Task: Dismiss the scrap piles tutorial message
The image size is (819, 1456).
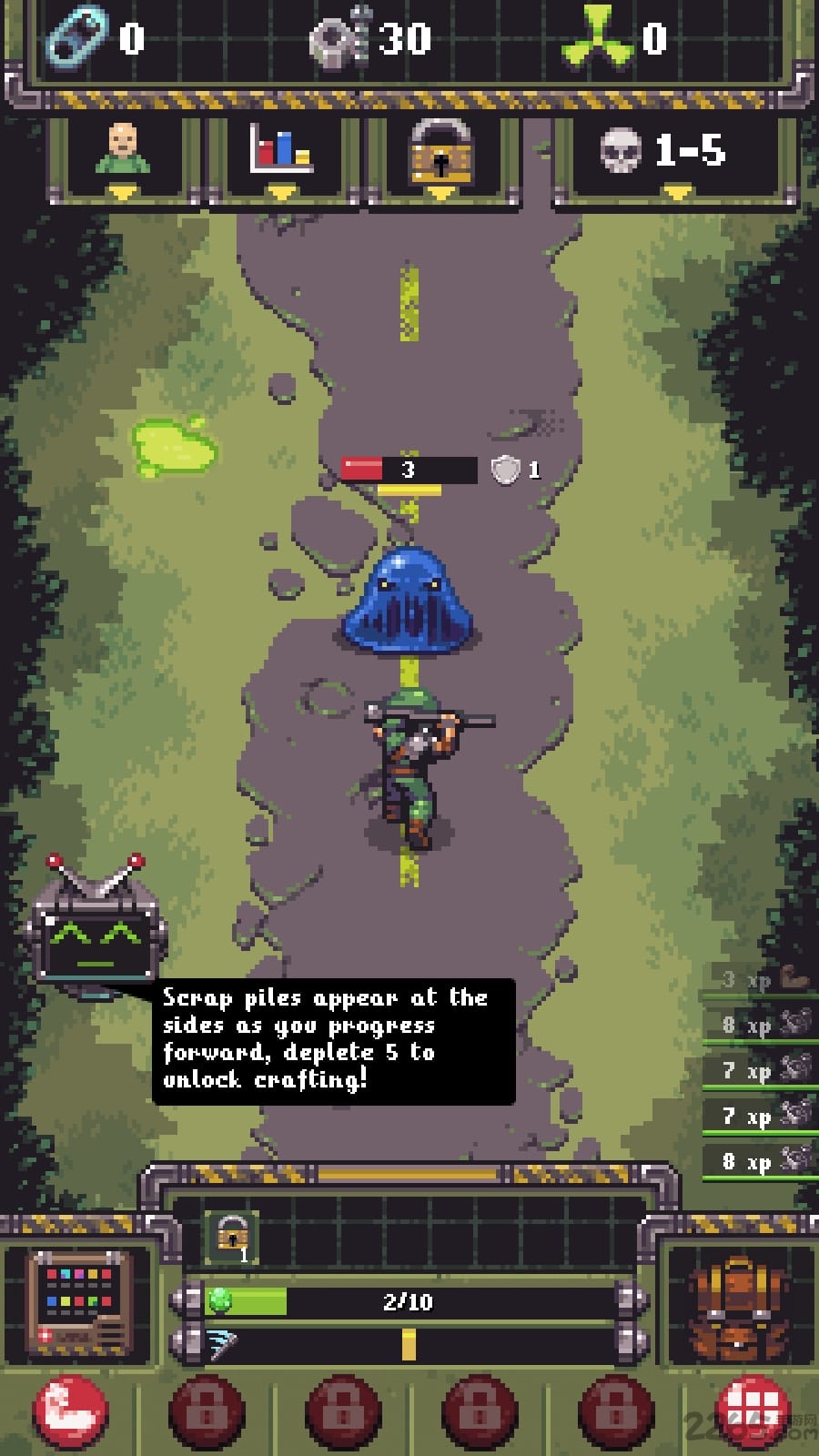Action: pos(333,1040)
